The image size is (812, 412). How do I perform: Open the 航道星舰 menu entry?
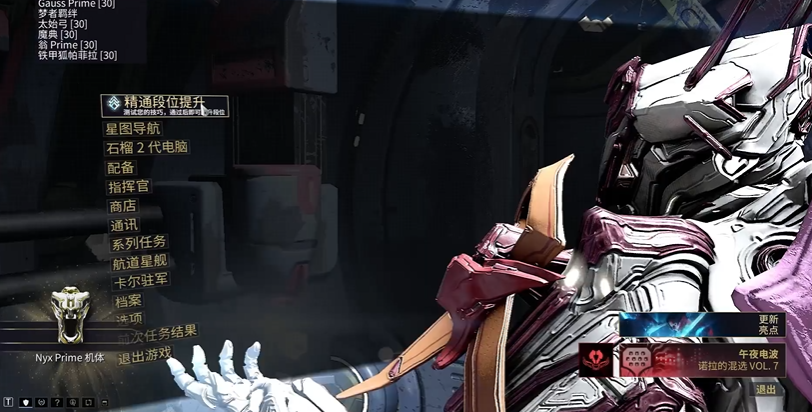pyautogui.click(x=140, y=262)
